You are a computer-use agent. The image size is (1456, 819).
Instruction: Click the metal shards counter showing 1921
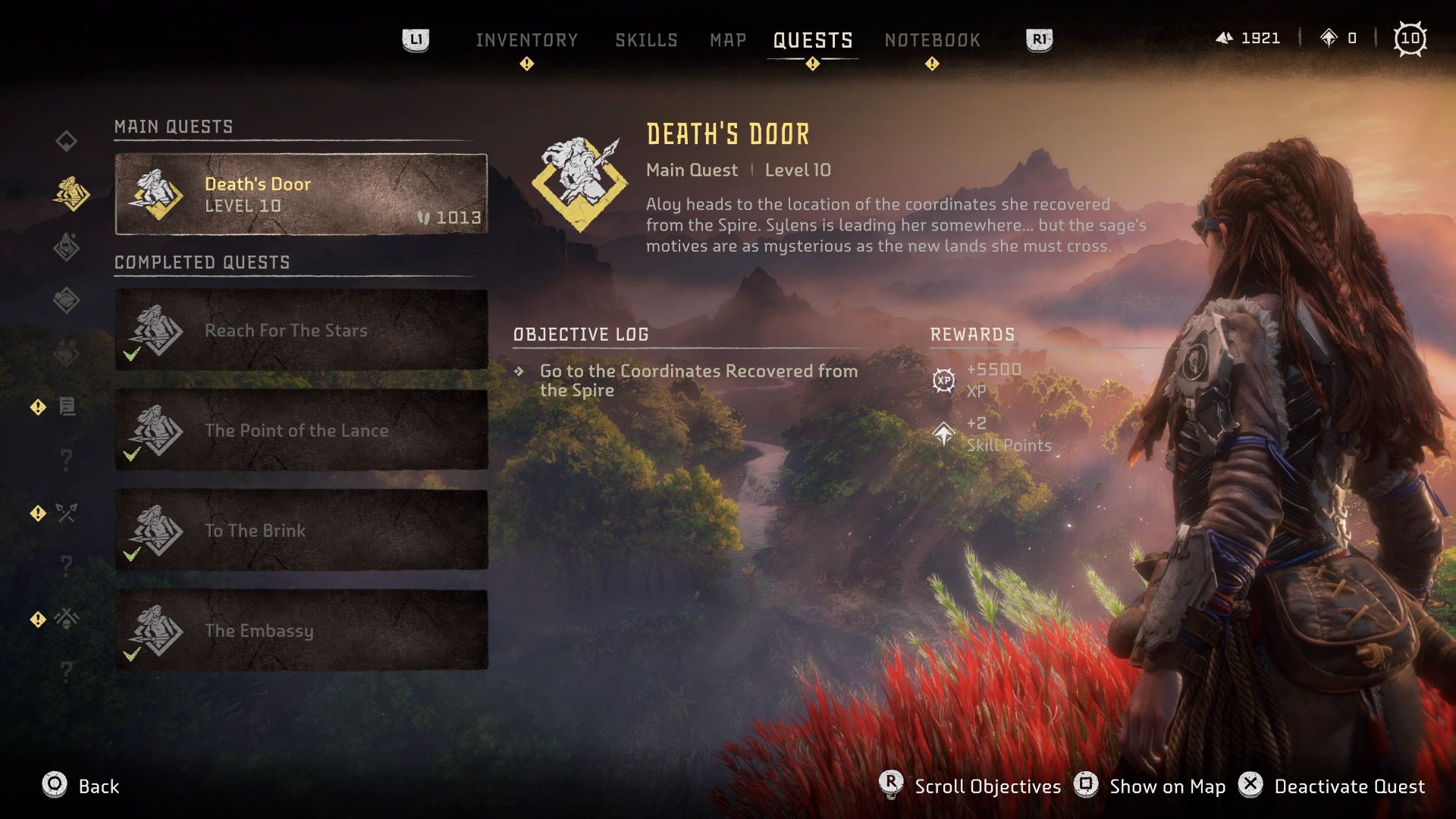coord(1250,38)
